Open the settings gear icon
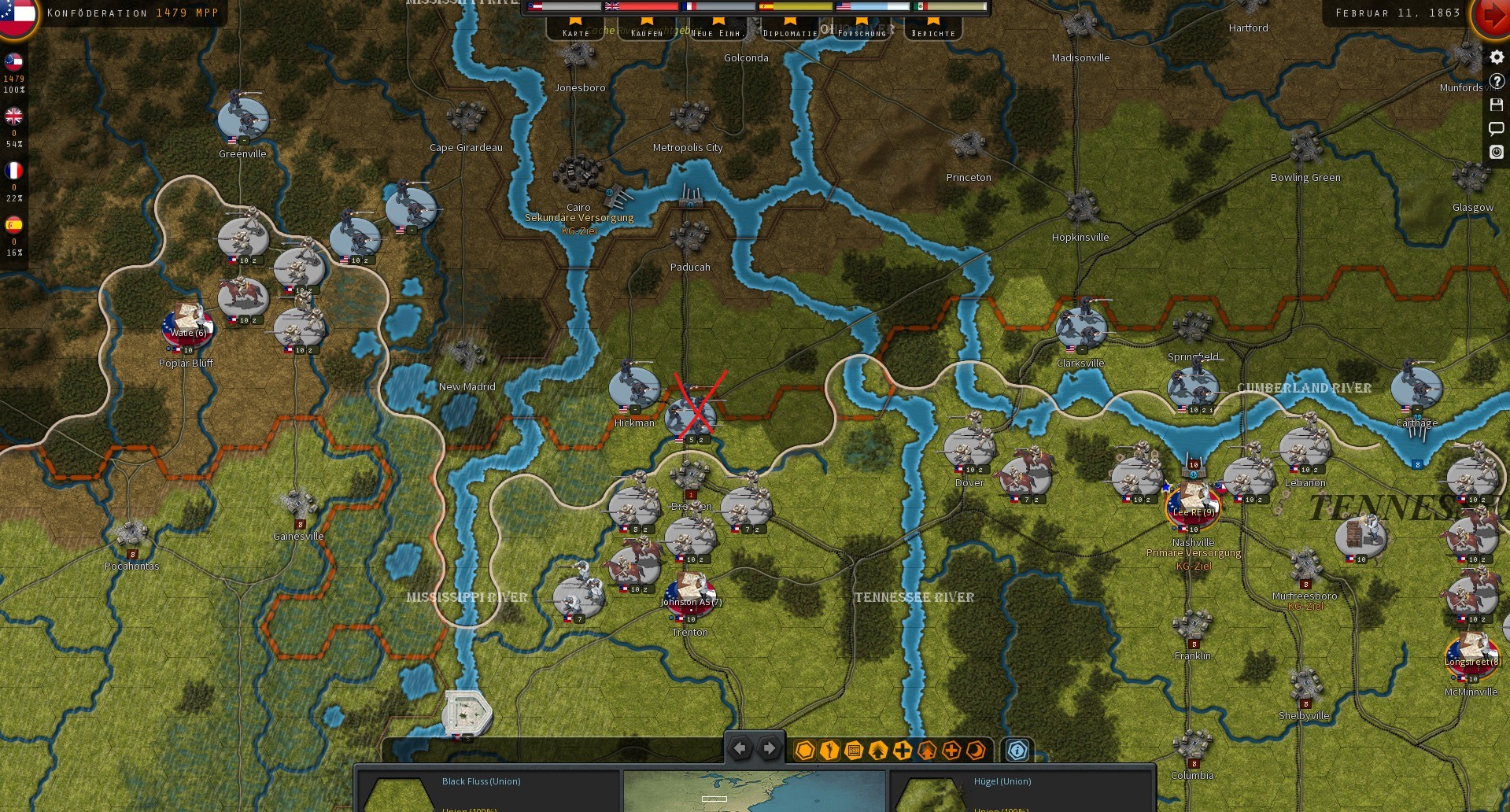 1496,57
